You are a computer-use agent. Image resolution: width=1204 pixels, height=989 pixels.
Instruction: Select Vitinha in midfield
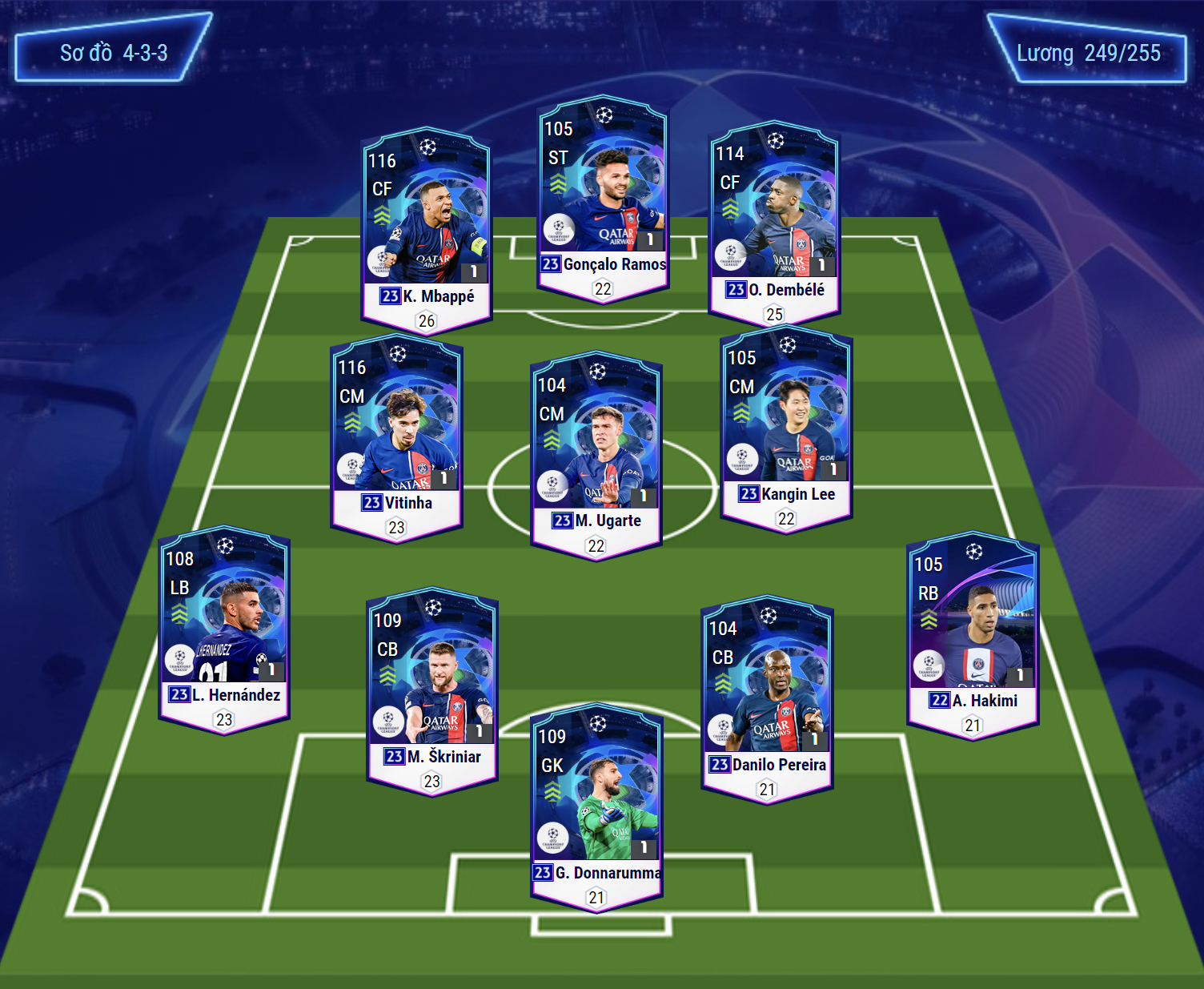pyautogui.click(x=396, y=436)
